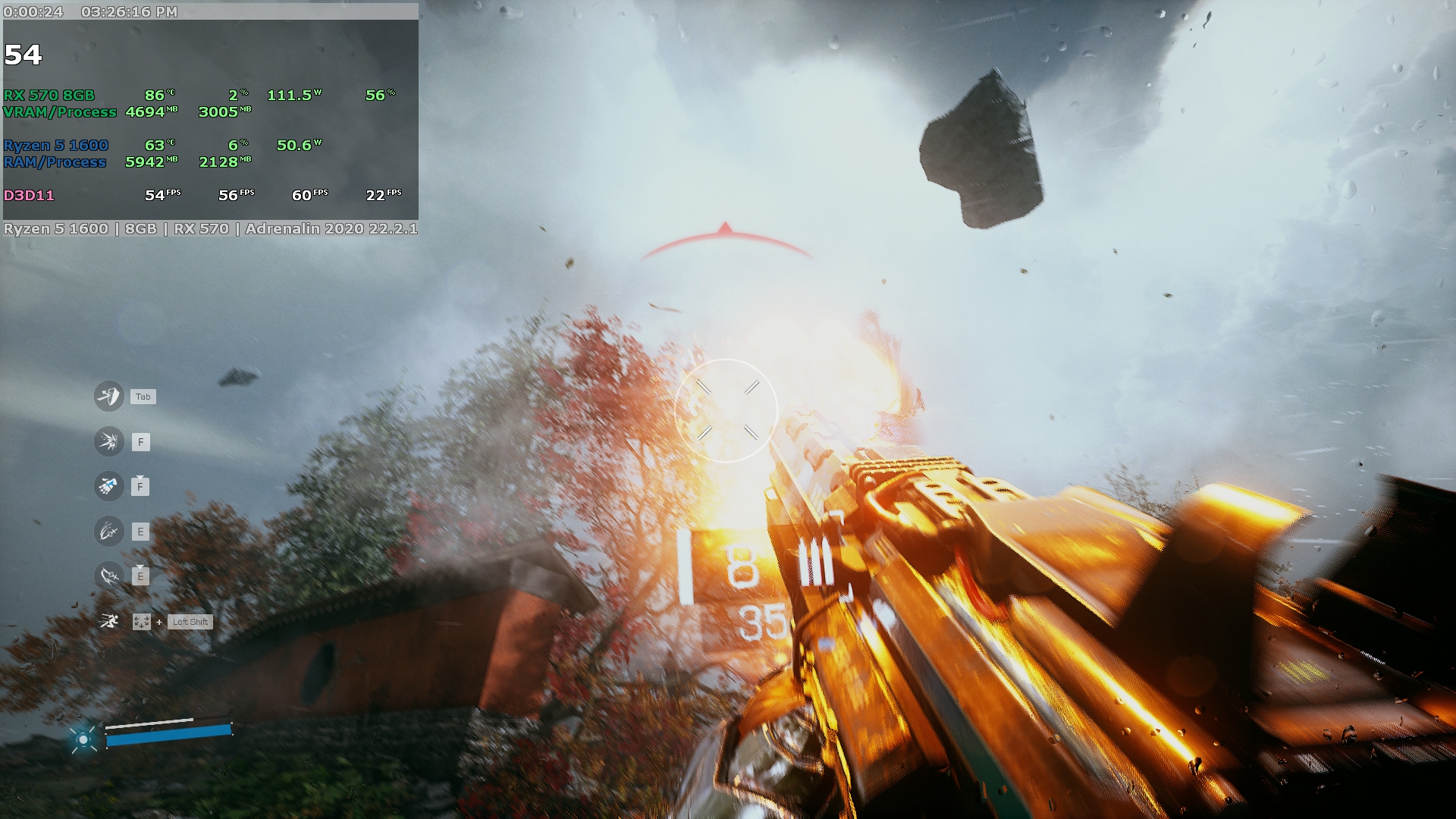The height and width of the screenshot is (819, 1456).
Task: Click the running figure dash icon
Action: [108, 622]
